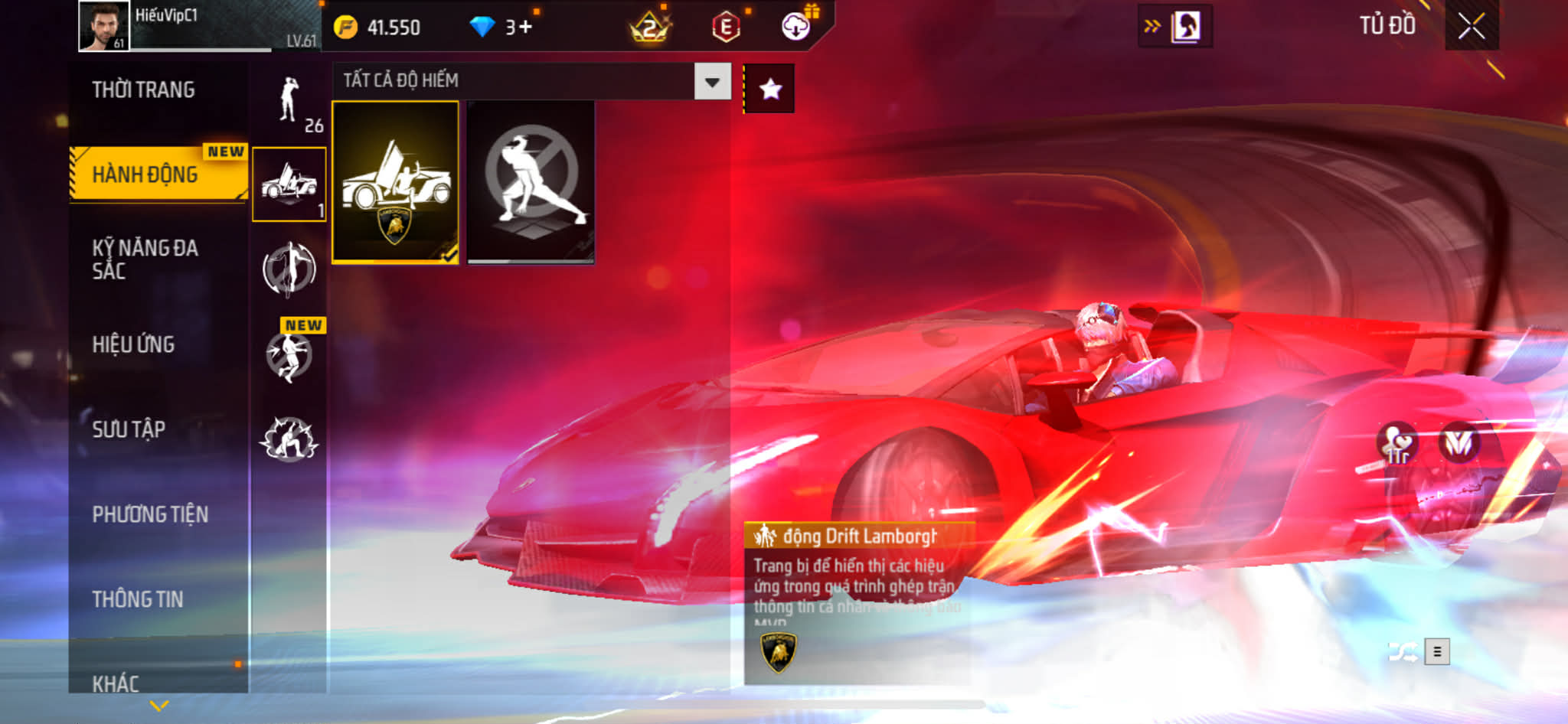This screenshot has width=1568, height=724.
Task: Open the Hiệu Ứng category
Action: pyautogui.click(x=134, y=344)
